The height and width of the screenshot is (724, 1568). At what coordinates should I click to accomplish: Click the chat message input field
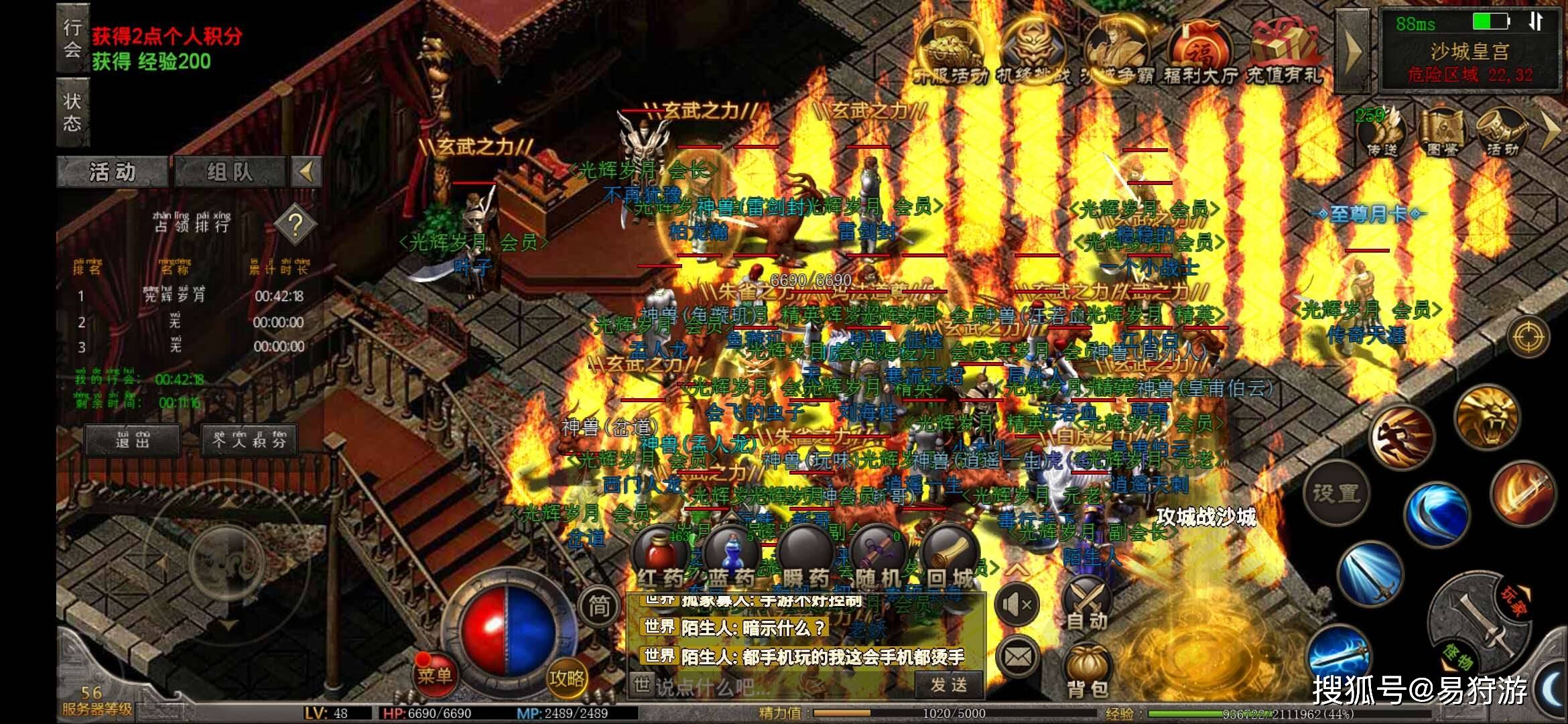coord(771,686)
